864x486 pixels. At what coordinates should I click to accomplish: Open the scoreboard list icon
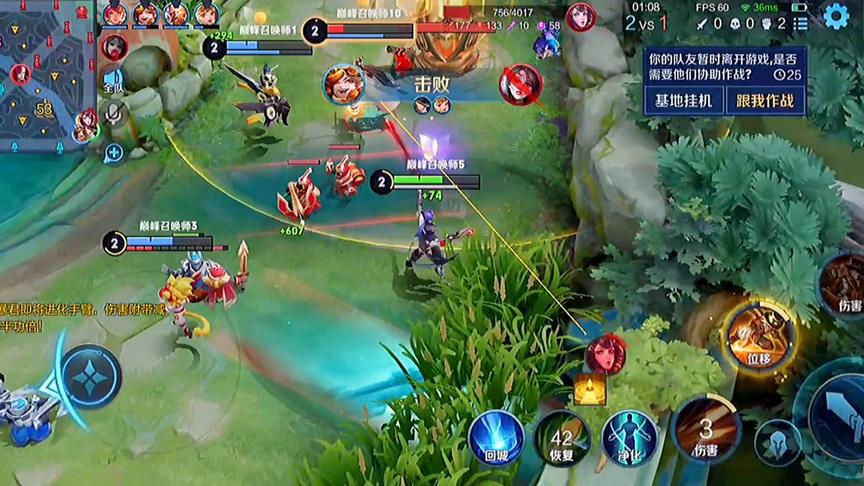point(800,22)
